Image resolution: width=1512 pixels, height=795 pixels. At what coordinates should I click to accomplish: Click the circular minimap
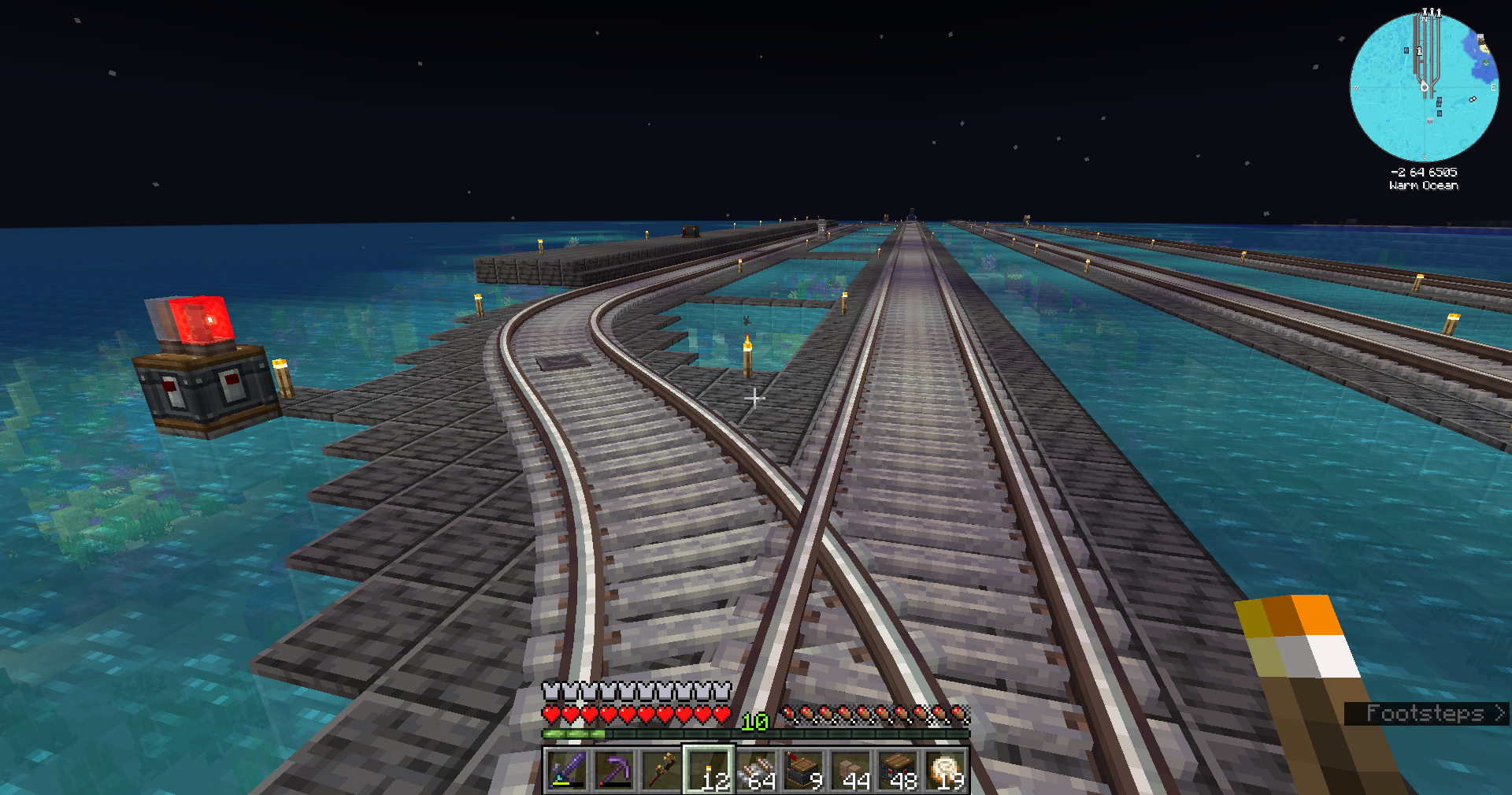1424,87
